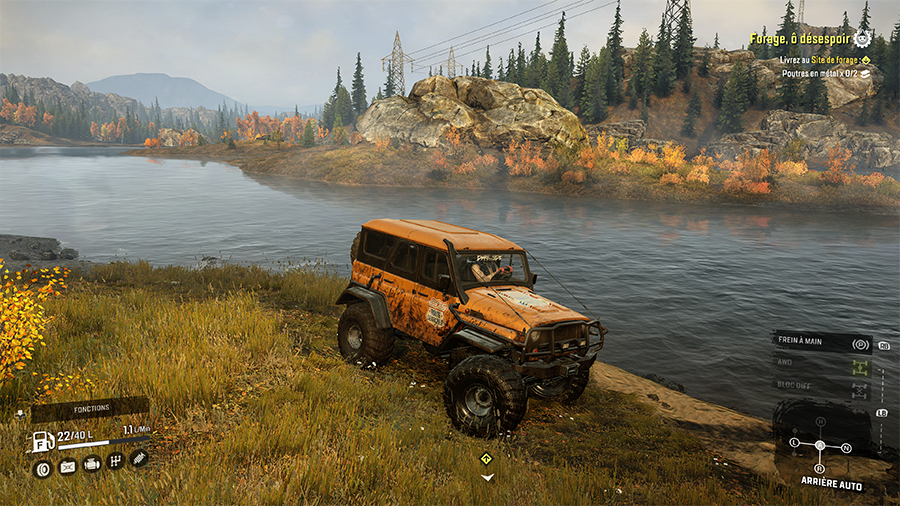This screenshot has width=900, height=506.
Task: Shift to the H high gear
Action: pos(820,422)
